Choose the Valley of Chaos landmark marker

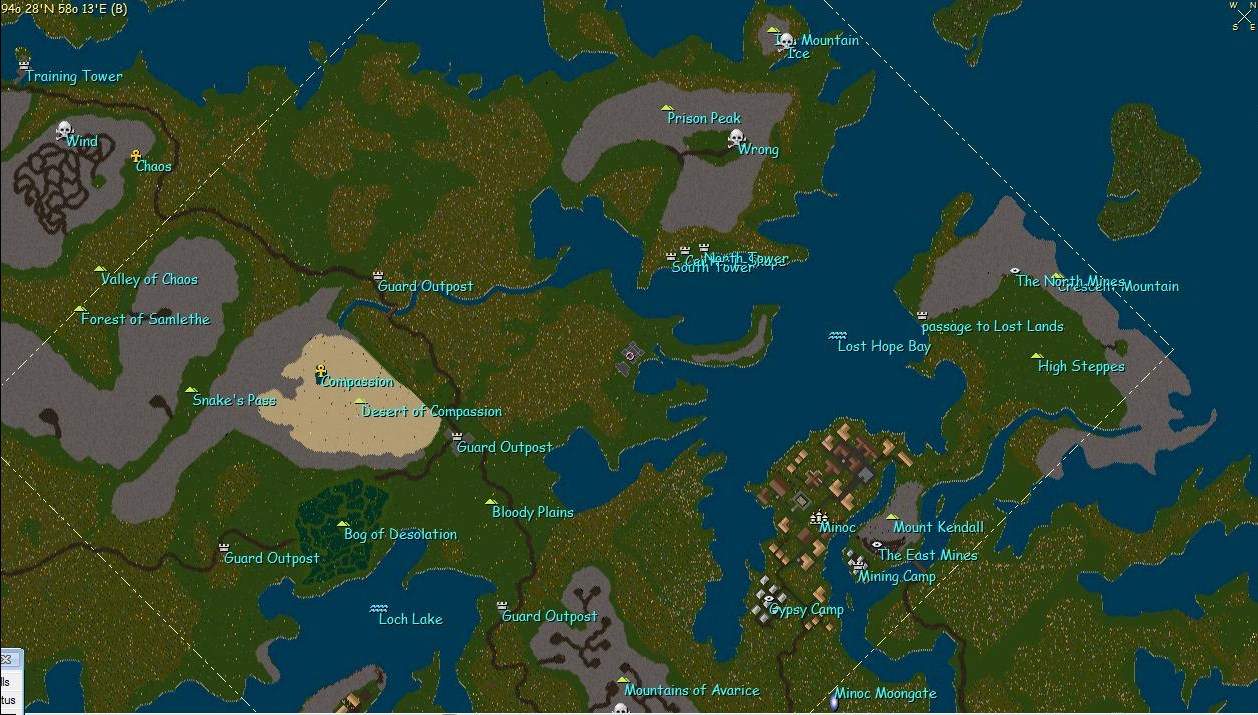point(99,269)
